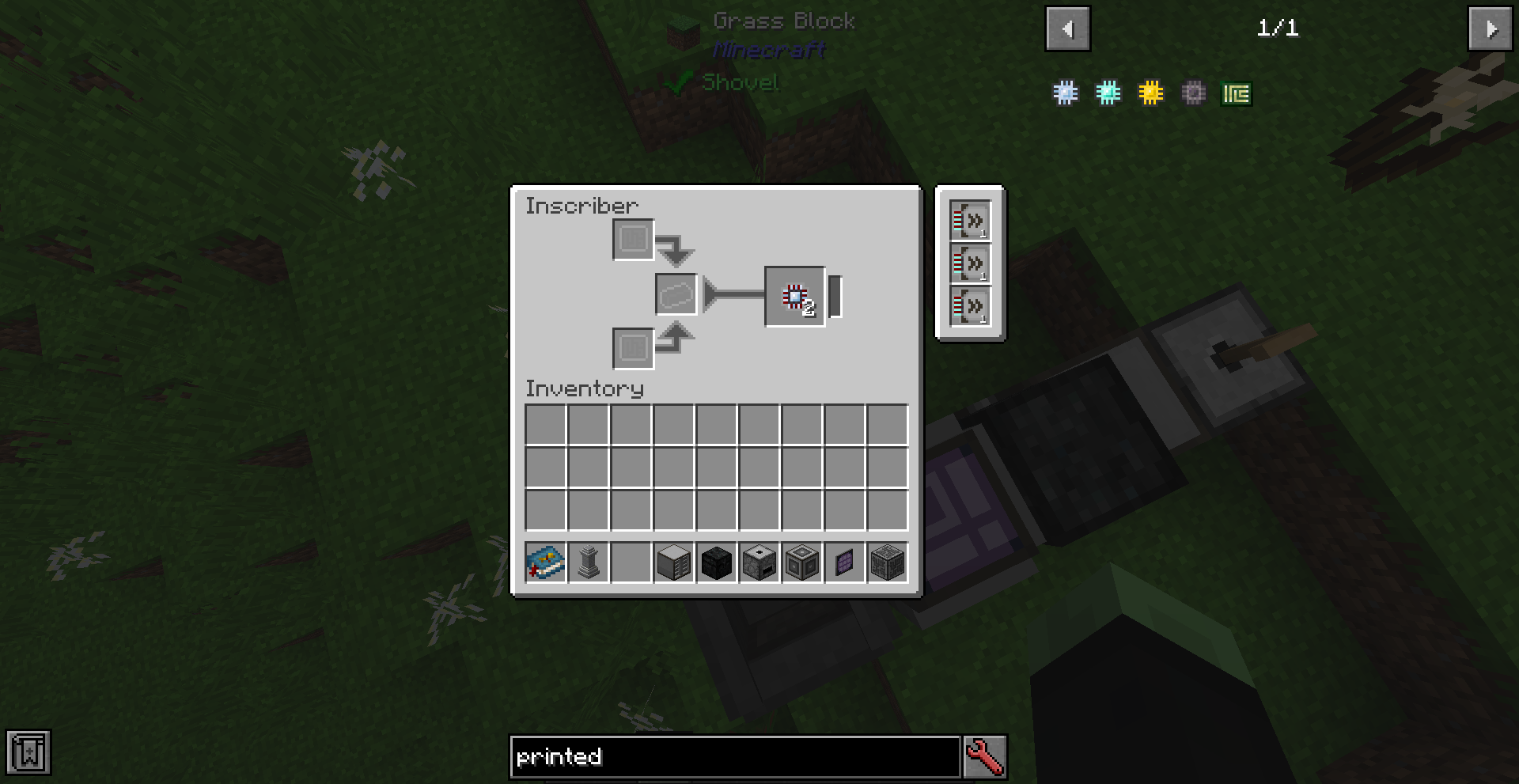Open JEI settings with the wrench icon
Viewport: 1519px width, 784px height.
point(983,756)
